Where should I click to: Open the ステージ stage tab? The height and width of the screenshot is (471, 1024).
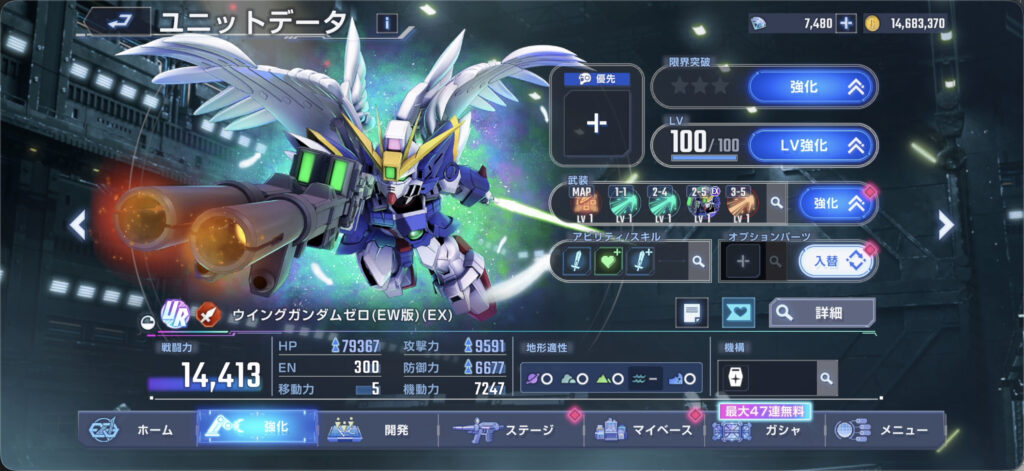pyautogui.click(x=512, y=430)
